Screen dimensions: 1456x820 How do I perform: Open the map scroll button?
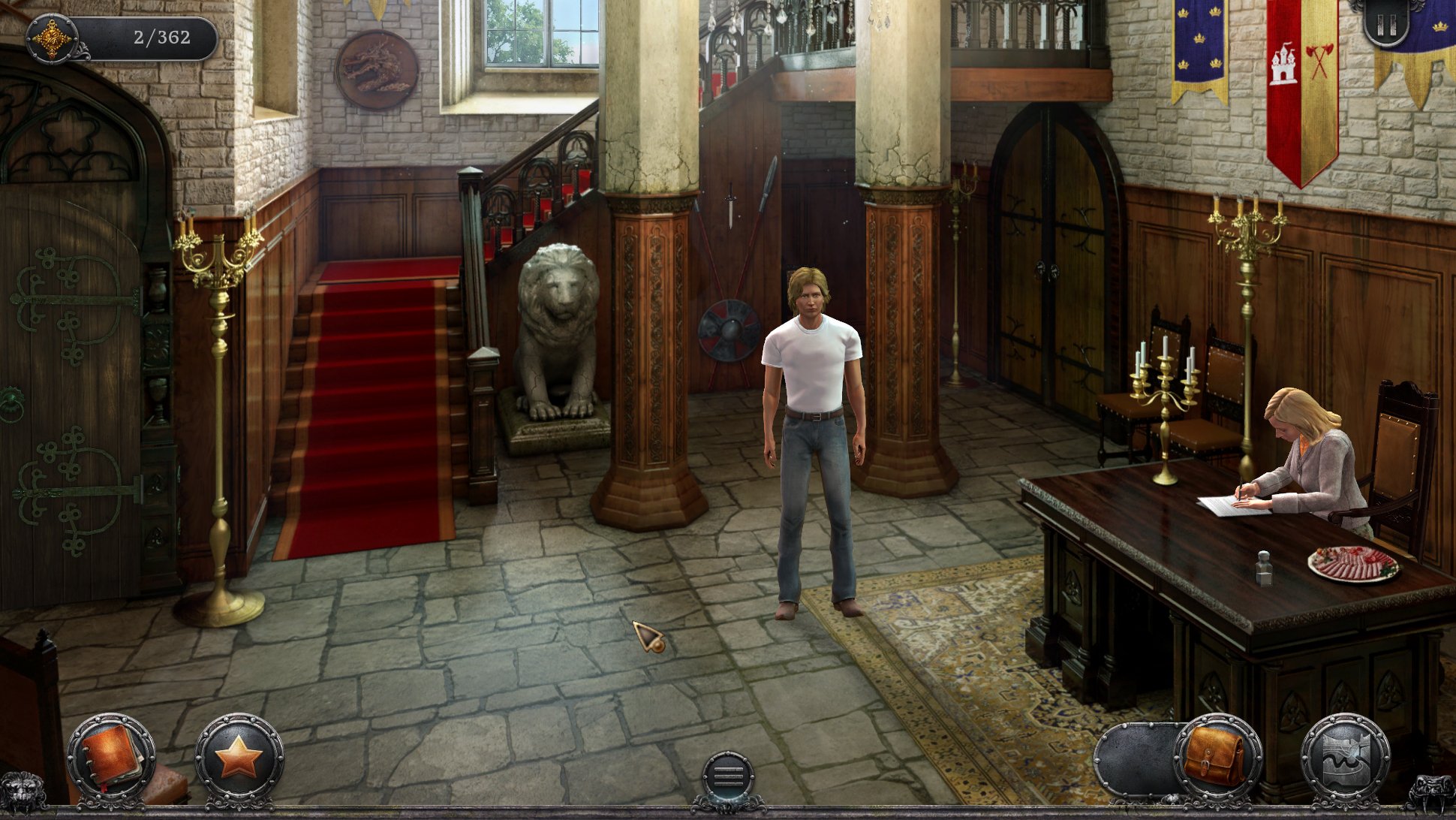tap(1344, 758)
